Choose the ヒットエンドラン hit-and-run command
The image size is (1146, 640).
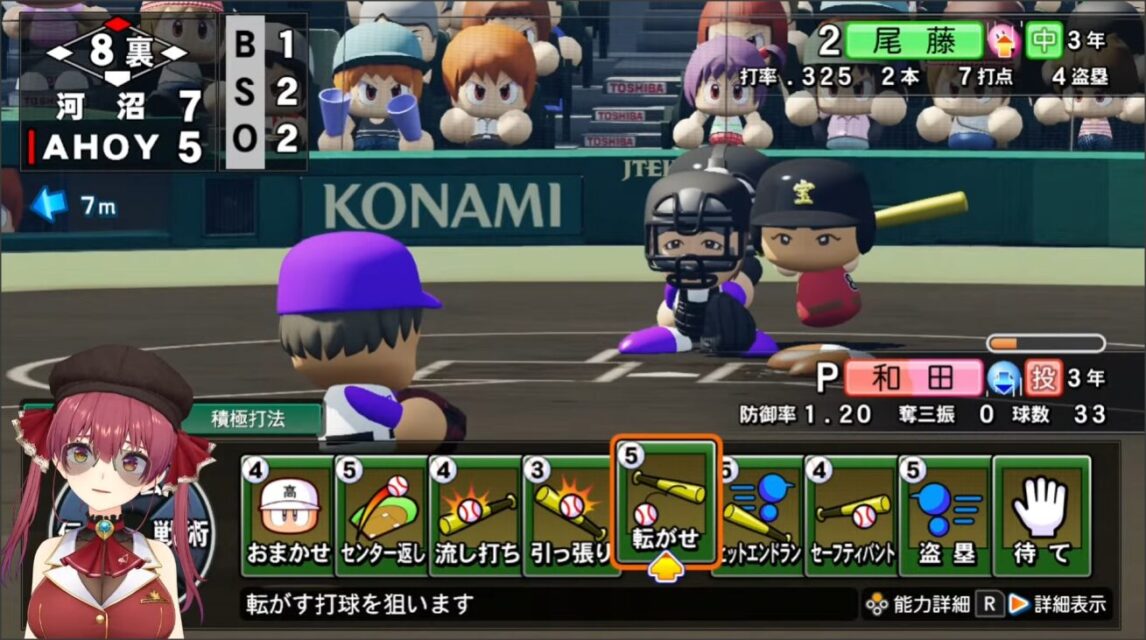pos(762,515)
